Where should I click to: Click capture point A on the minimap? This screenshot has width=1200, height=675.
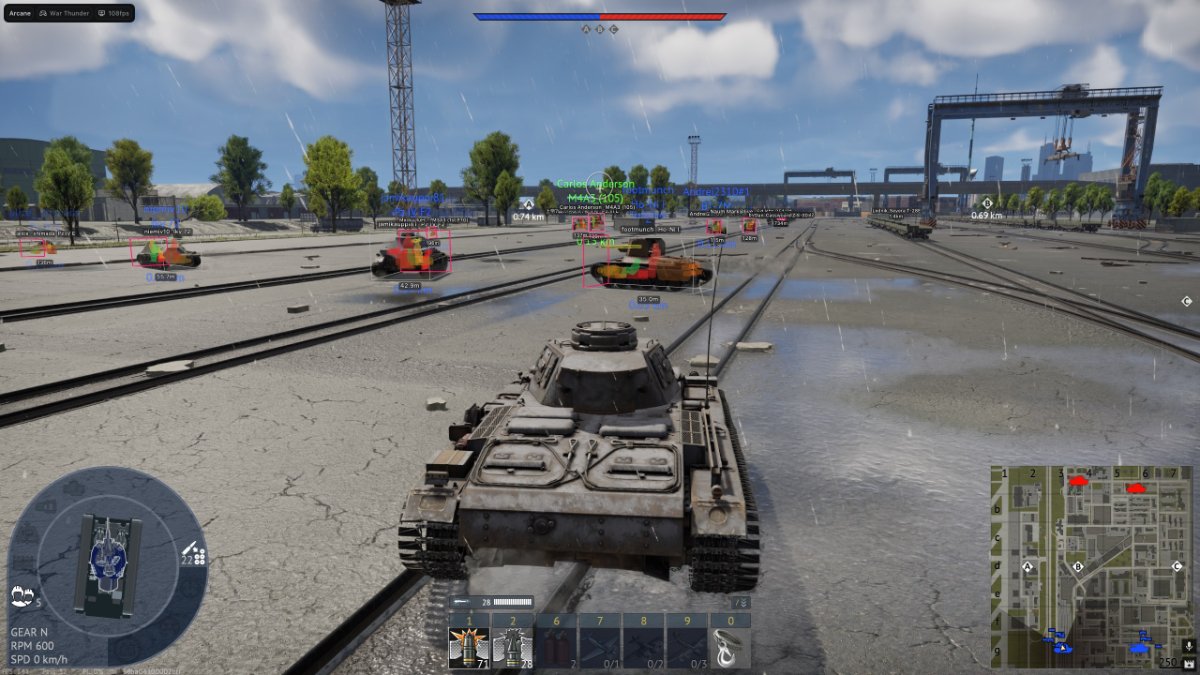click(x=1027, y=567)
